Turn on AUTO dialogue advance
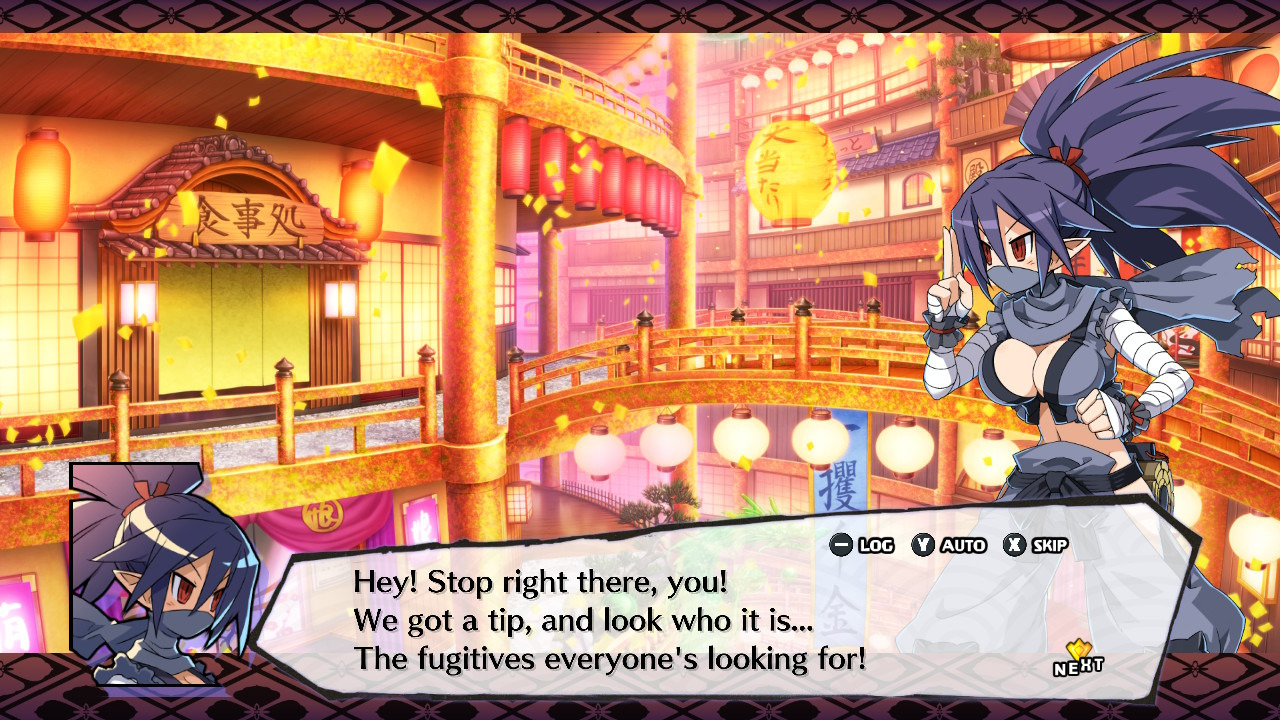This screenshot has width=1280, height=720. pos(949,545)
